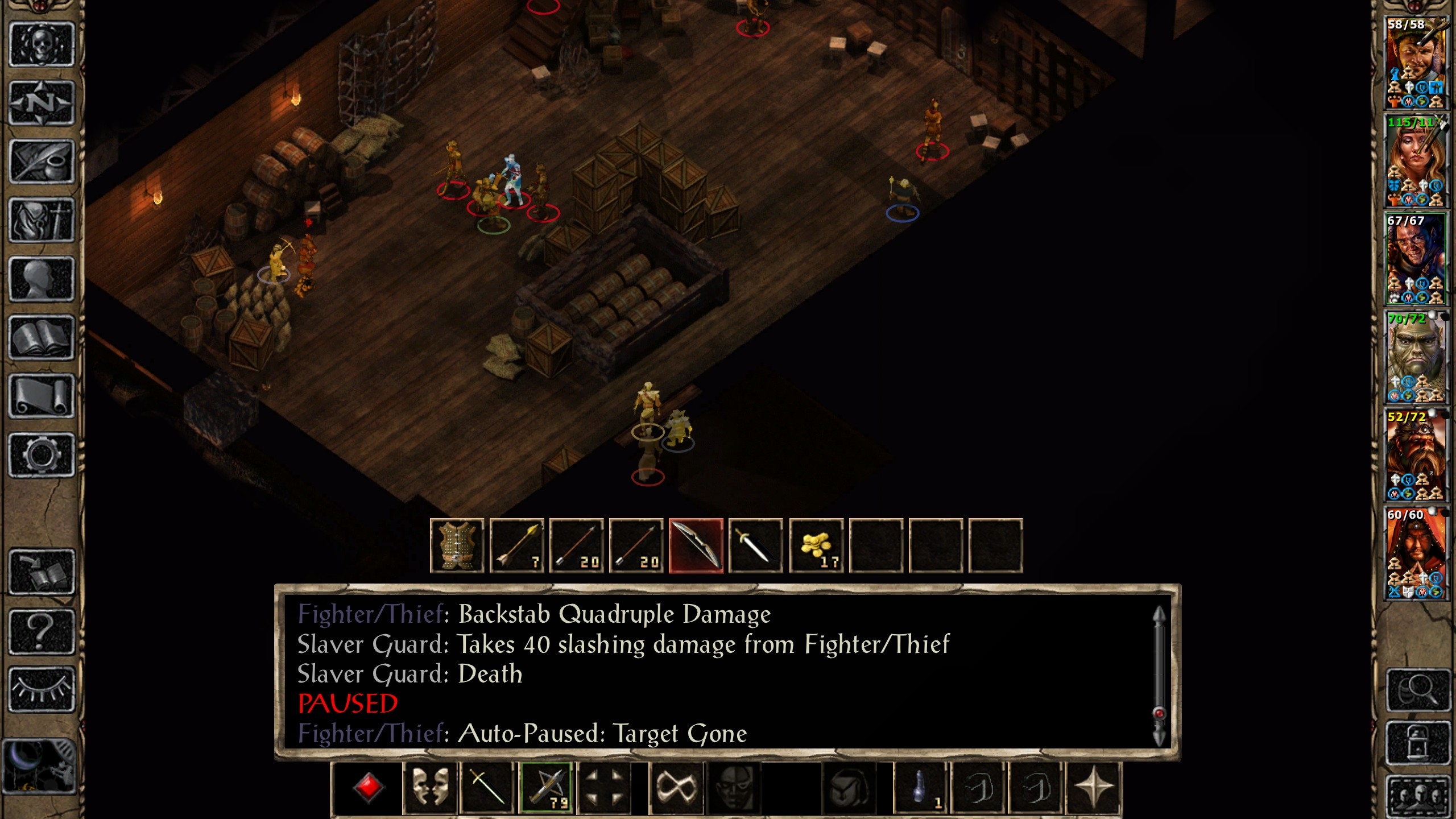The image size is (1456, 819).
Task: Click the twin masks action button
Action: [429, 788]
